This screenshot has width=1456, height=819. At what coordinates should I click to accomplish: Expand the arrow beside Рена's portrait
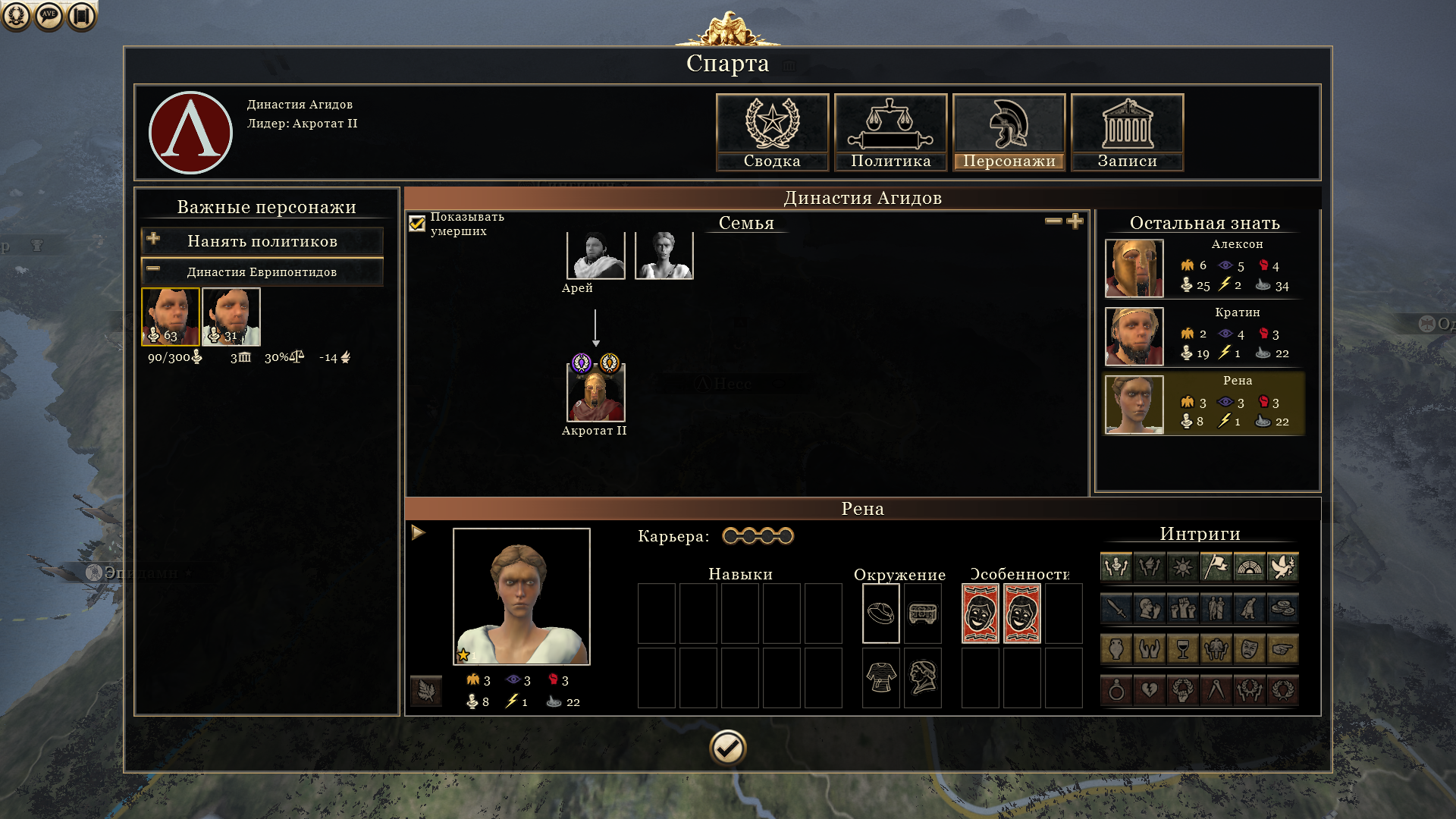419,533
